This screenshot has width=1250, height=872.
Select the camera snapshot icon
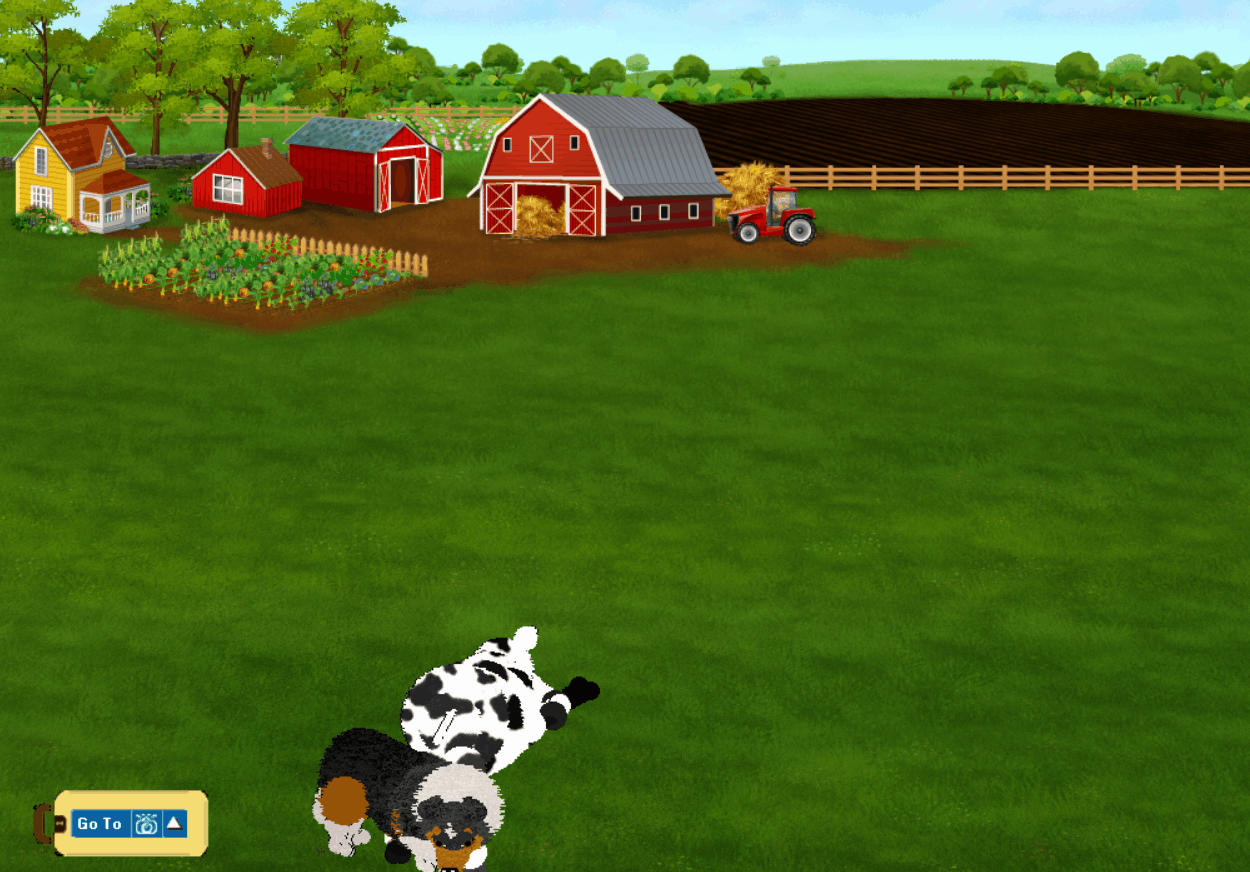coord(146,824)
